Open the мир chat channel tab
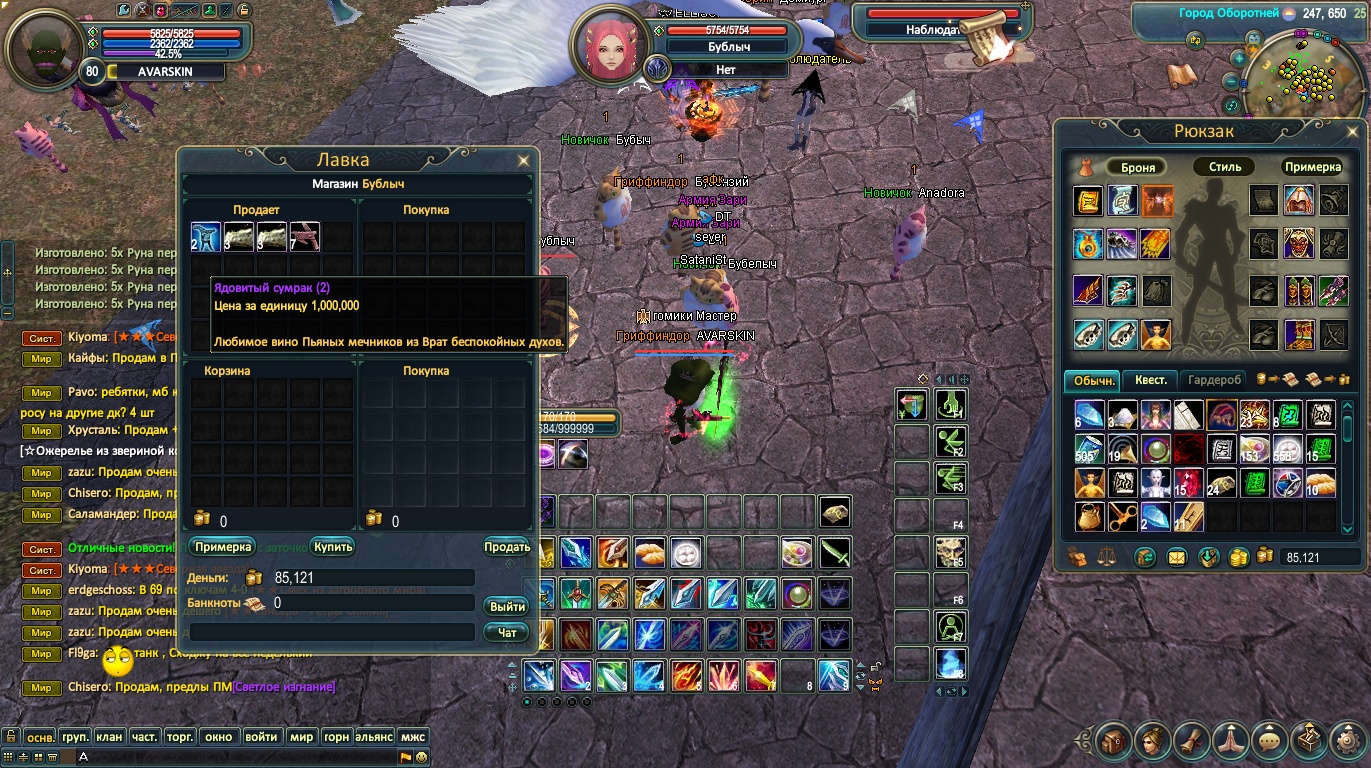1371x768 pixels. click(x=301, y=737)
